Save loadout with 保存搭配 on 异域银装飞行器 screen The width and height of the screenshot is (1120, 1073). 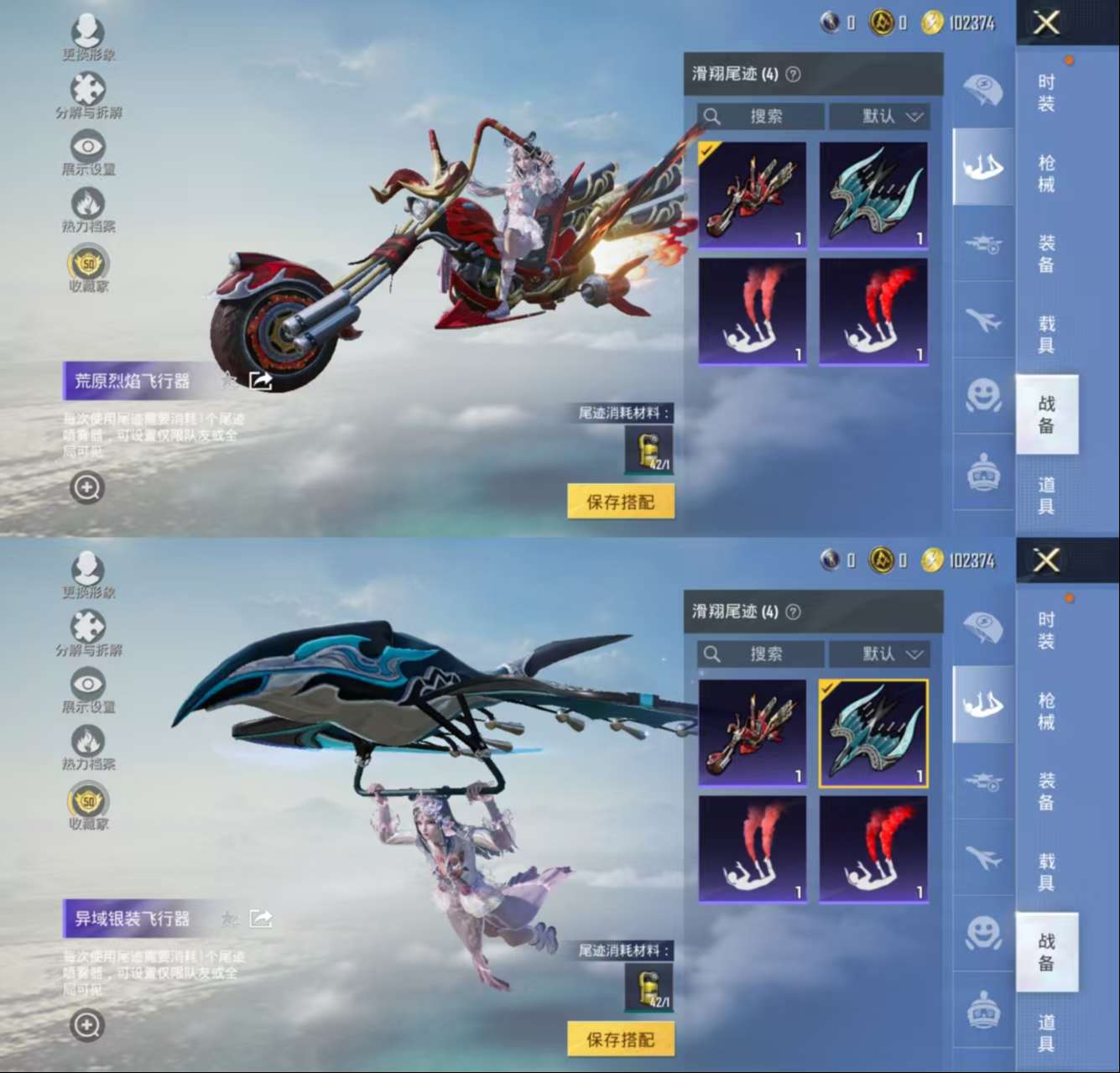tap(621, 1039)
